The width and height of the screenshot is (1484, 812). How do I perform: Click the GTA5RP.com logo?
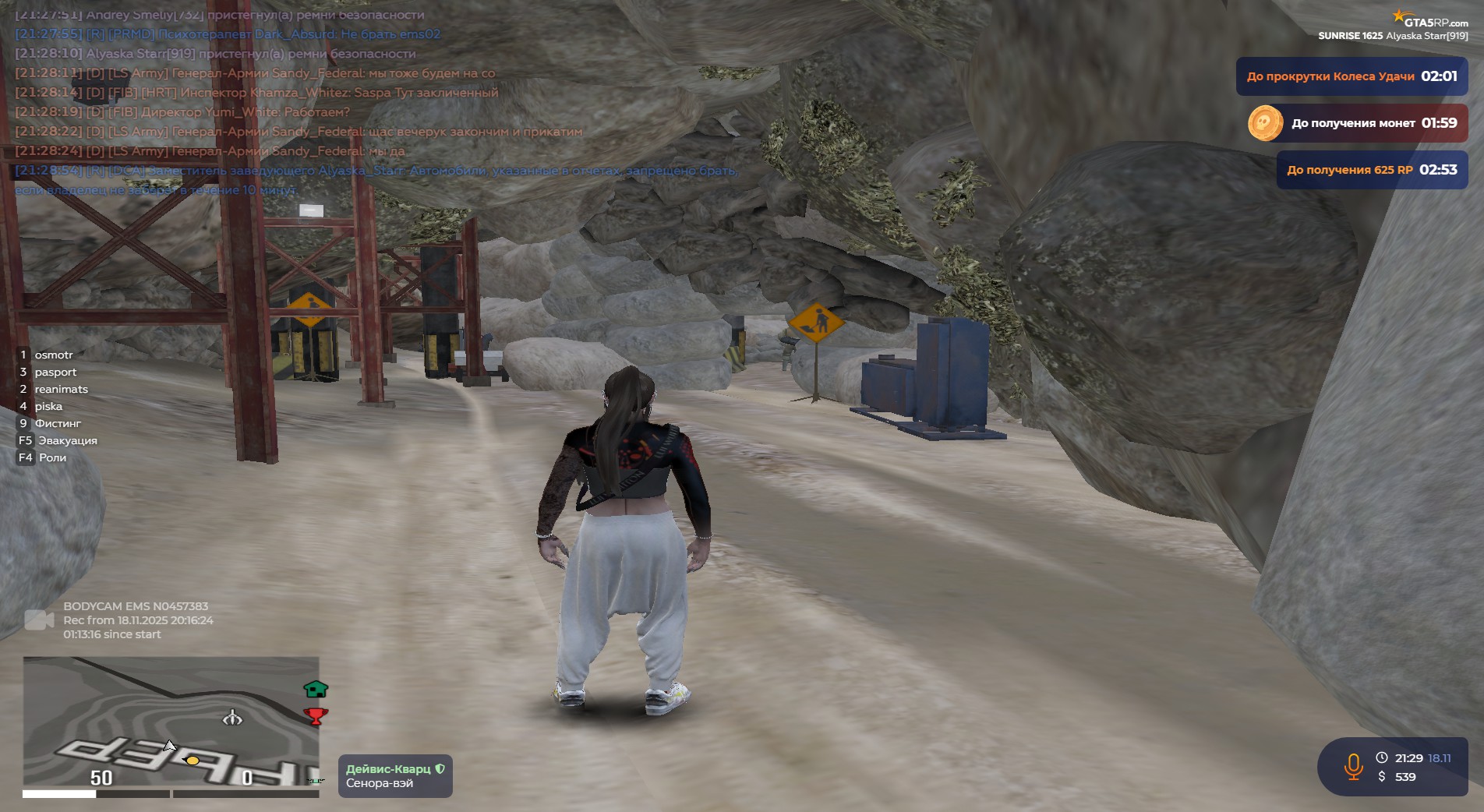click(1431, 21)
